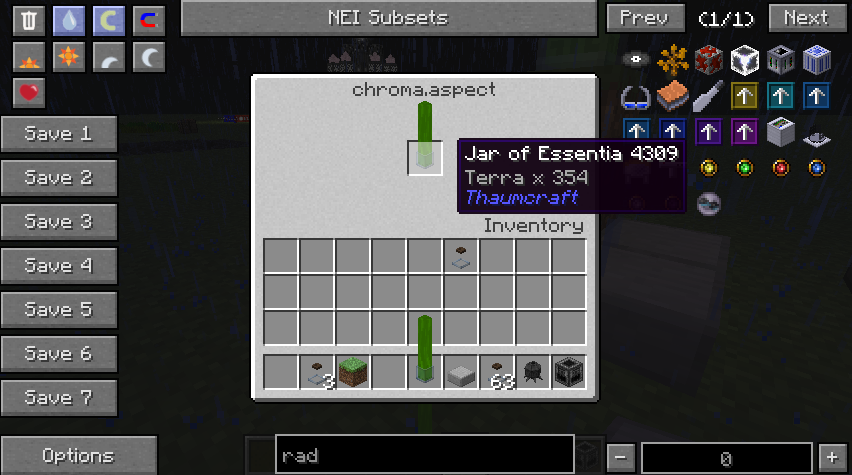Select the Jar of Essentia in chroma.aspect slot
This screenshot has width=852, height=475.
coord(425,158)
